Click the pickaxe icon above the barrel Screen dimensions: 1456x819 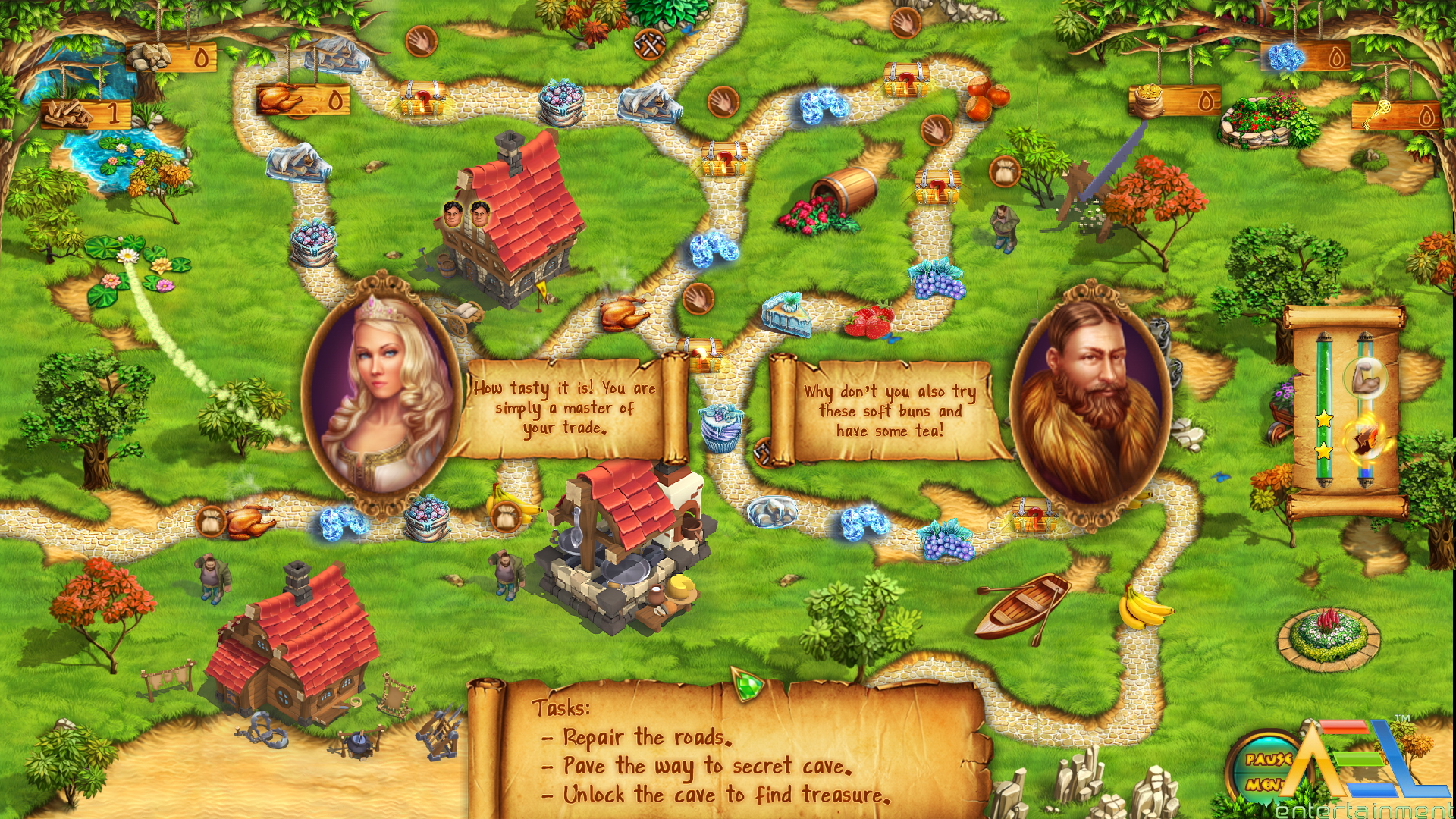tap(648, 44)
